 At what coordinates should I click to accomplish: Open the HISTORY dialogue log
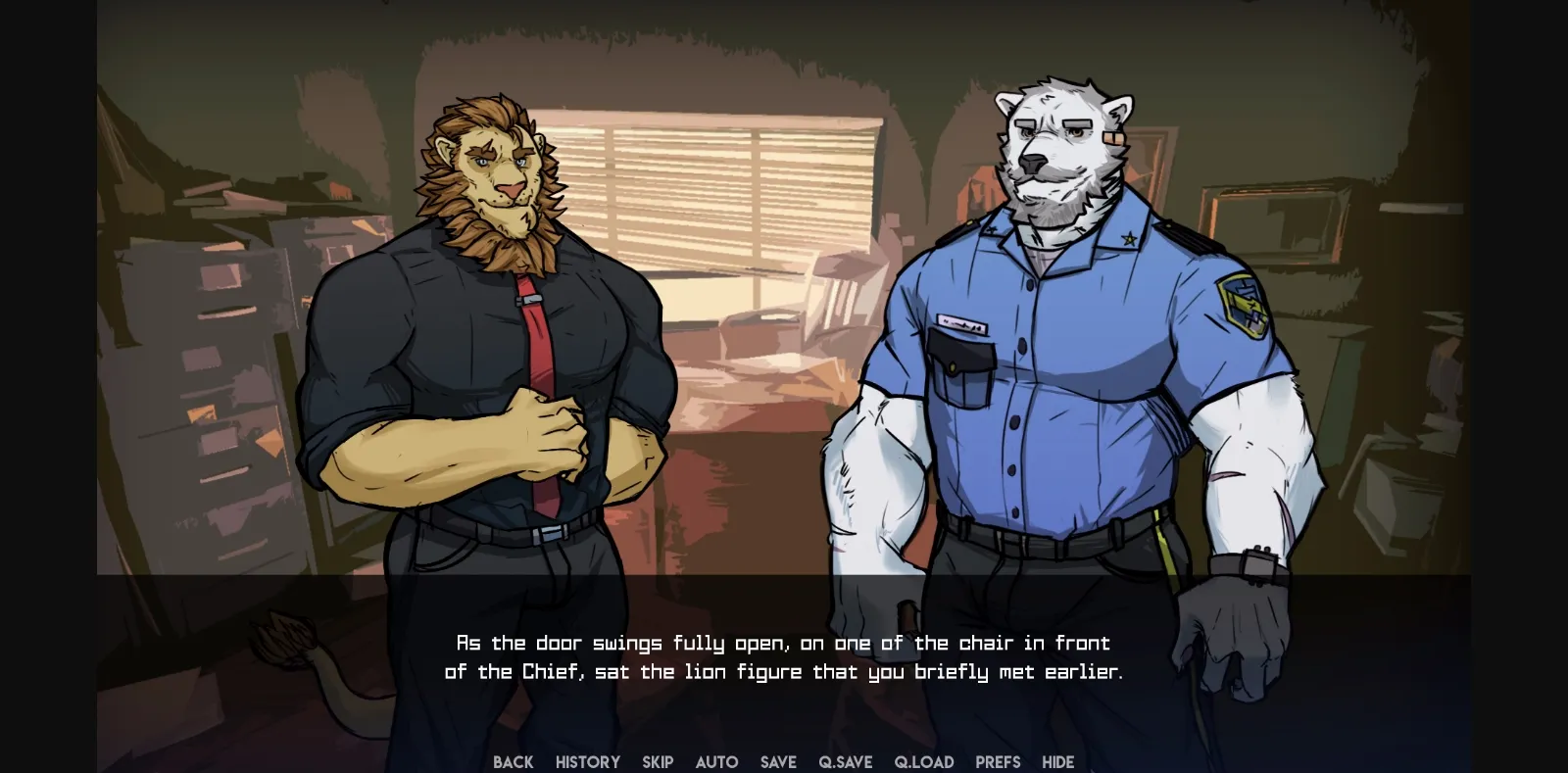[x=587, y=761]
